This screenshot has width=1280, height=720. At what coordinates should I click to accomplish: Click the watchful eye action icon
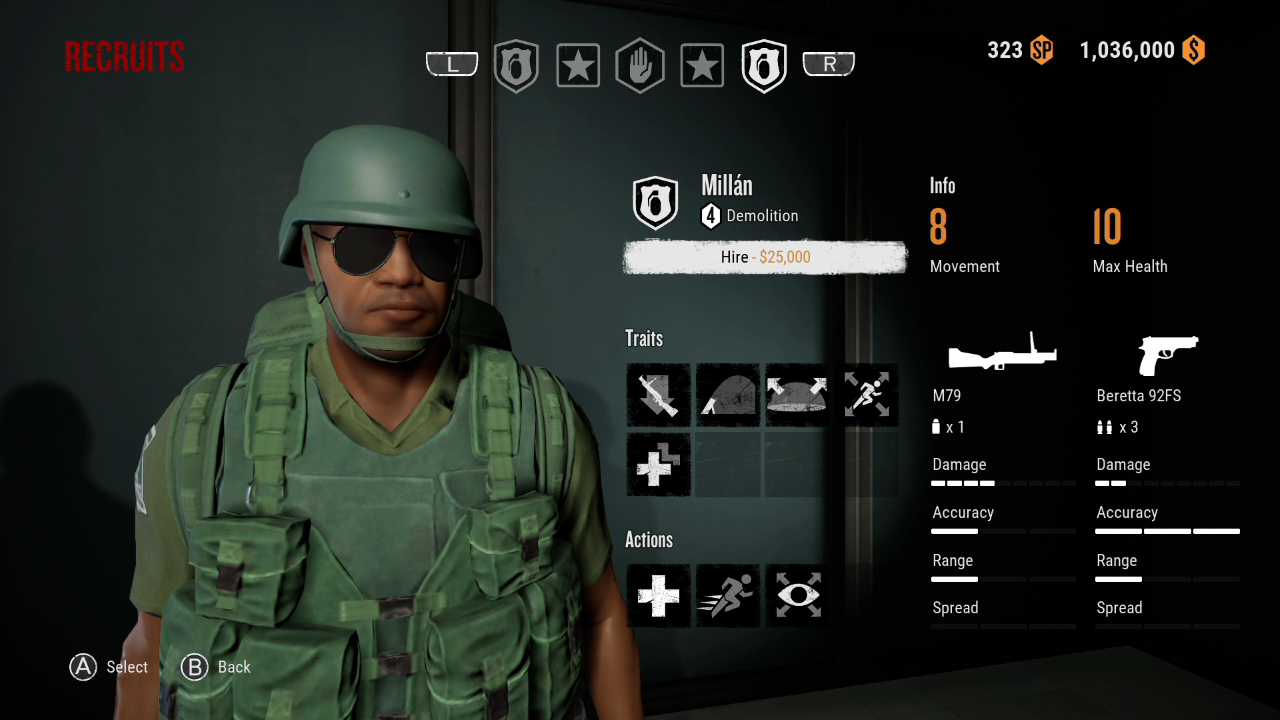(x=796, y=596)
